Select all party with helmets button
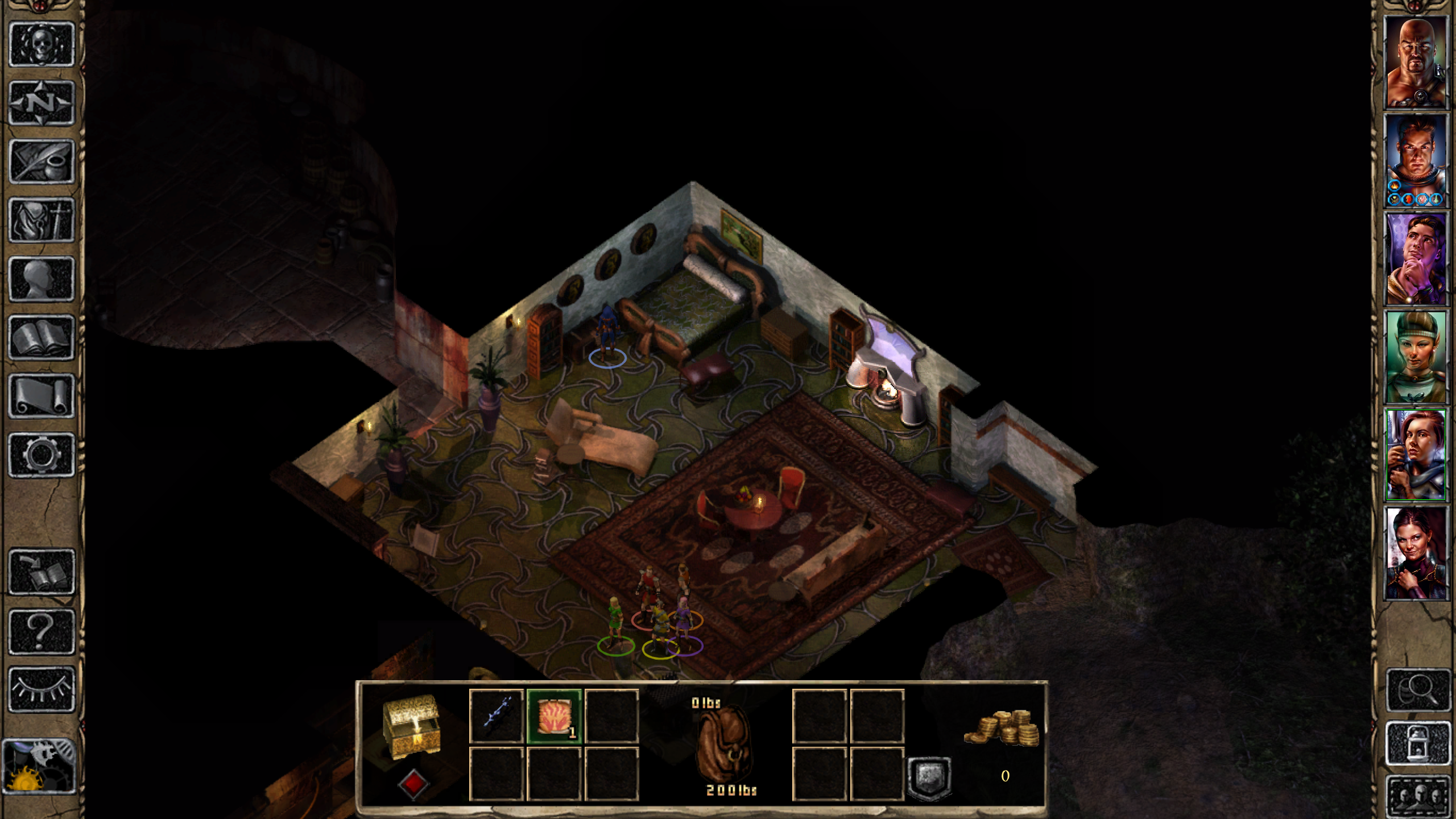 tap(1418, 795)
